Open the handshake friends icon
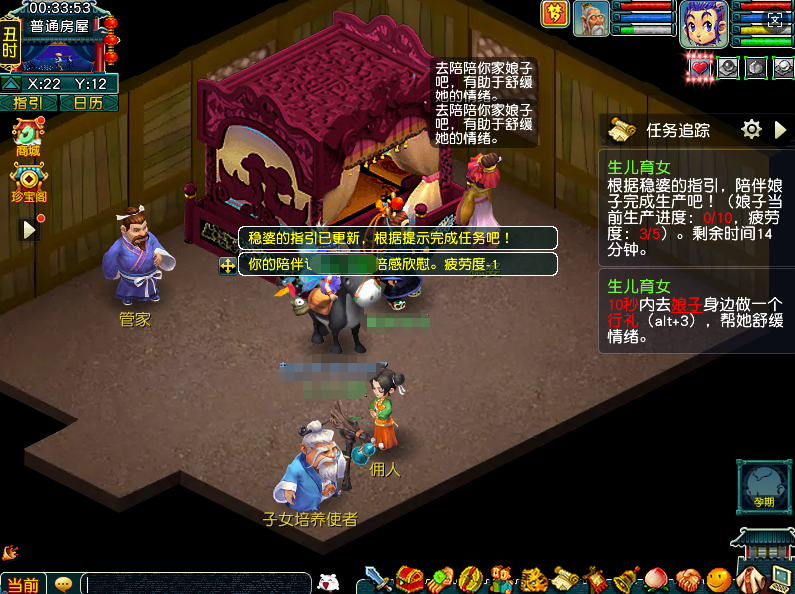This screenshot has height=594, width=795. (x=687, y=579)
